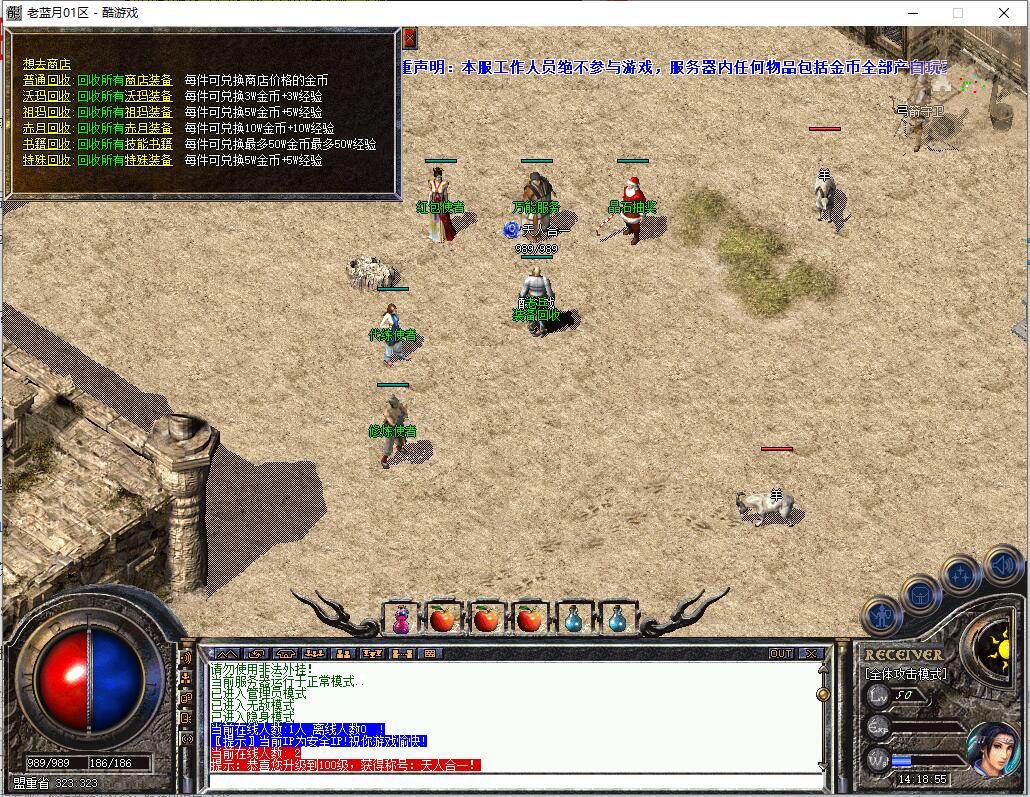Toggle the 全体攻击模式 attack mode label

905,674
